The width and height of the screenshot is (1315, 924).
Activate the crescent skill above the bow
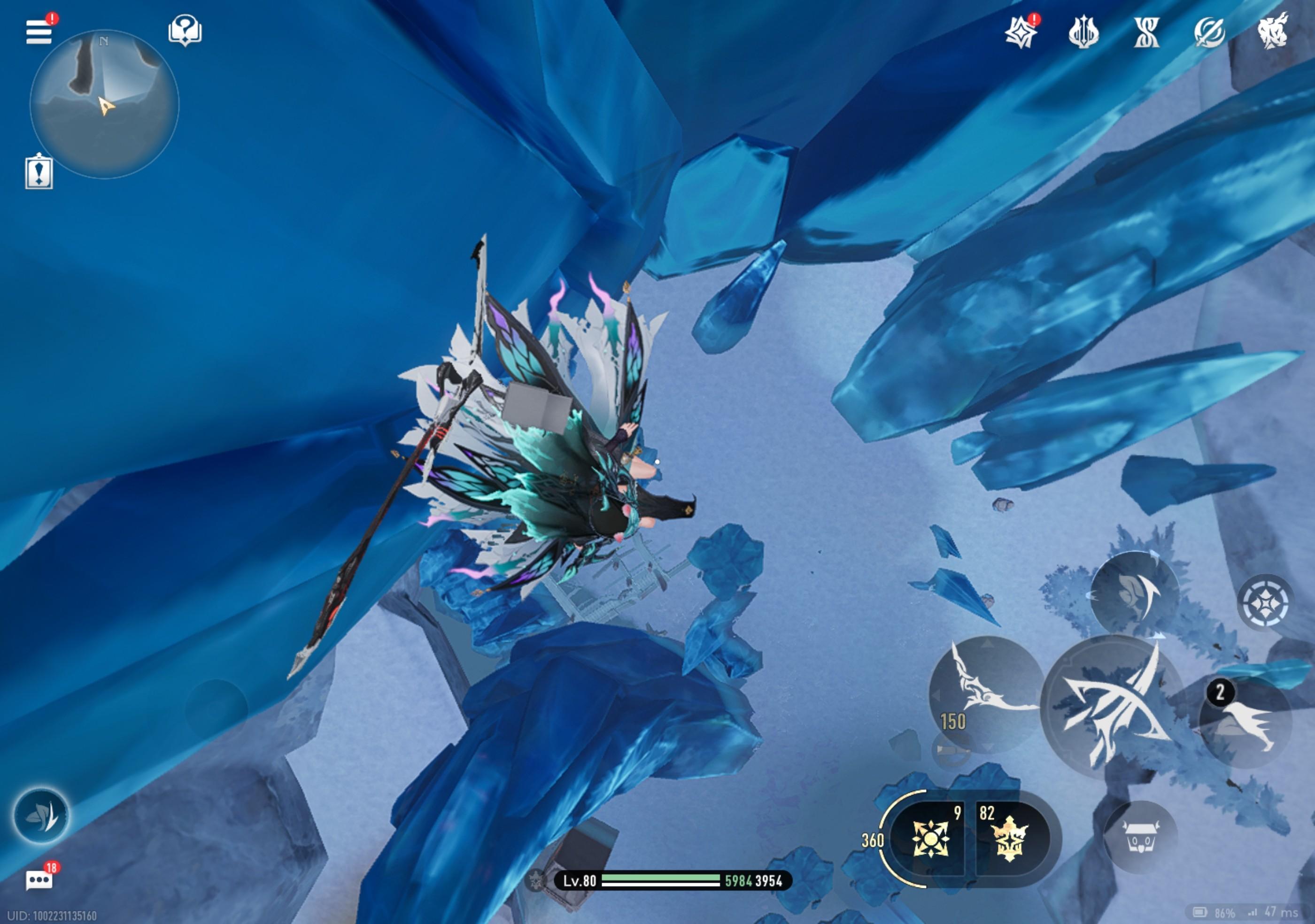click(1134, 595)
